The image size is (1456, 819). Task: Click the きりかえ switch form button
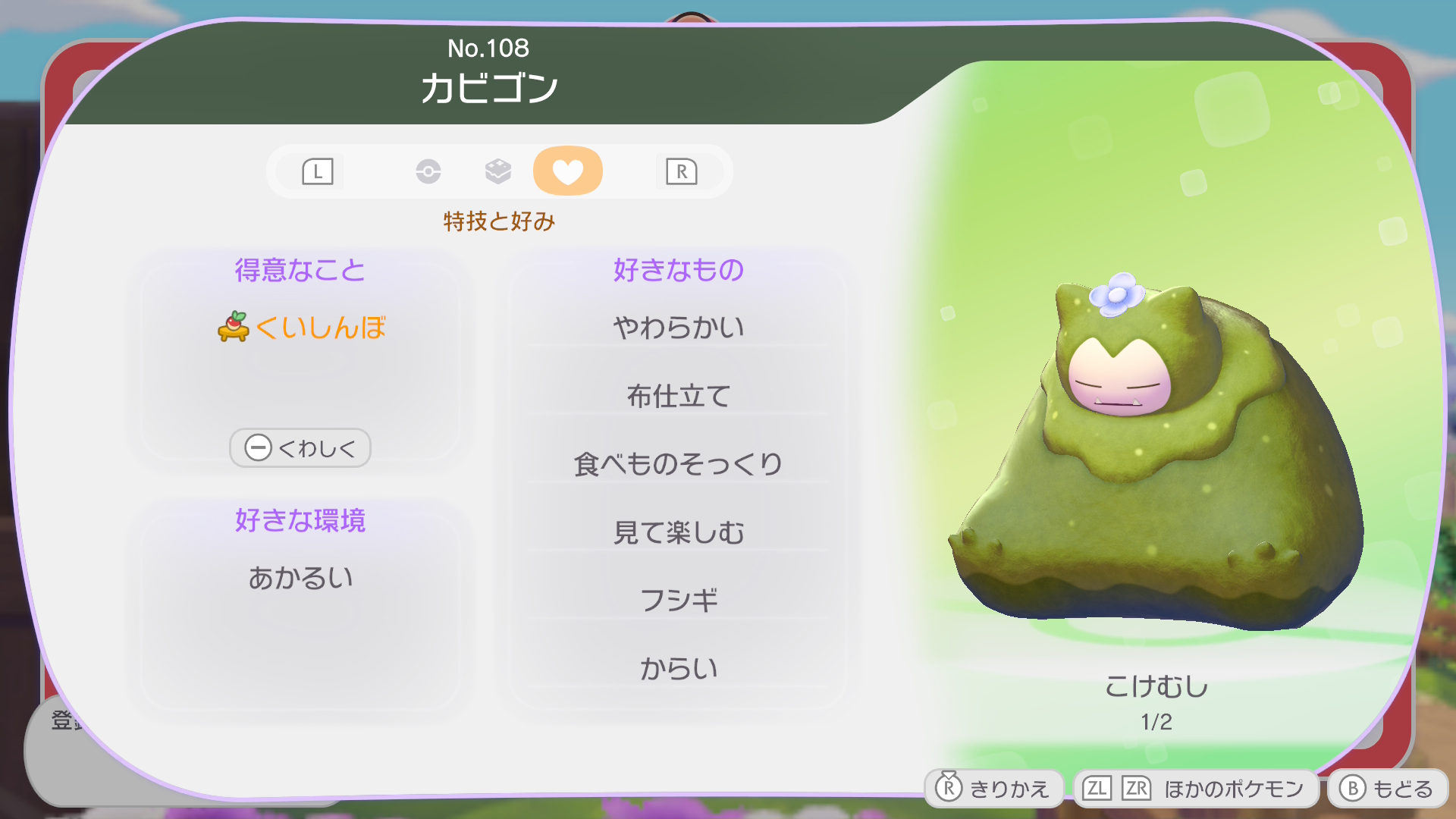pyautogui.click(x=993, y=789)
